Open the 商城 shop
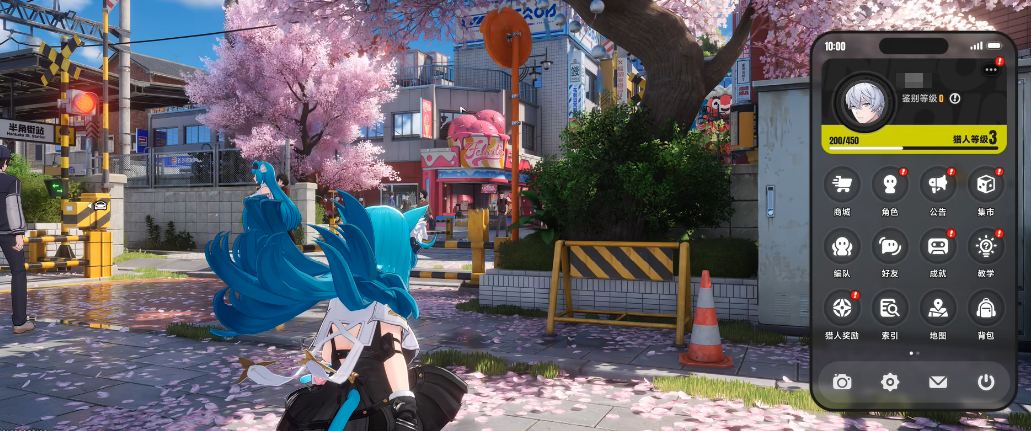 point(841,186)
